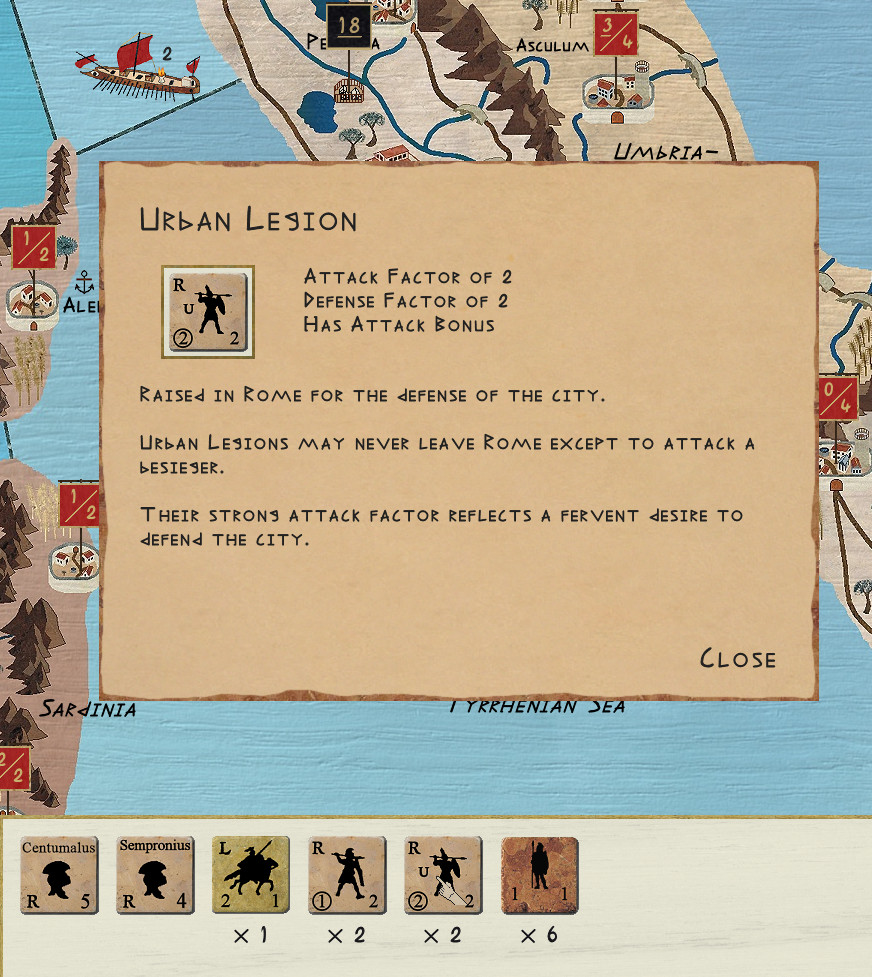This screenshot has width=872, height=977.
Task: Select the Roman legion unit counter
Action: tap(347, 876)
